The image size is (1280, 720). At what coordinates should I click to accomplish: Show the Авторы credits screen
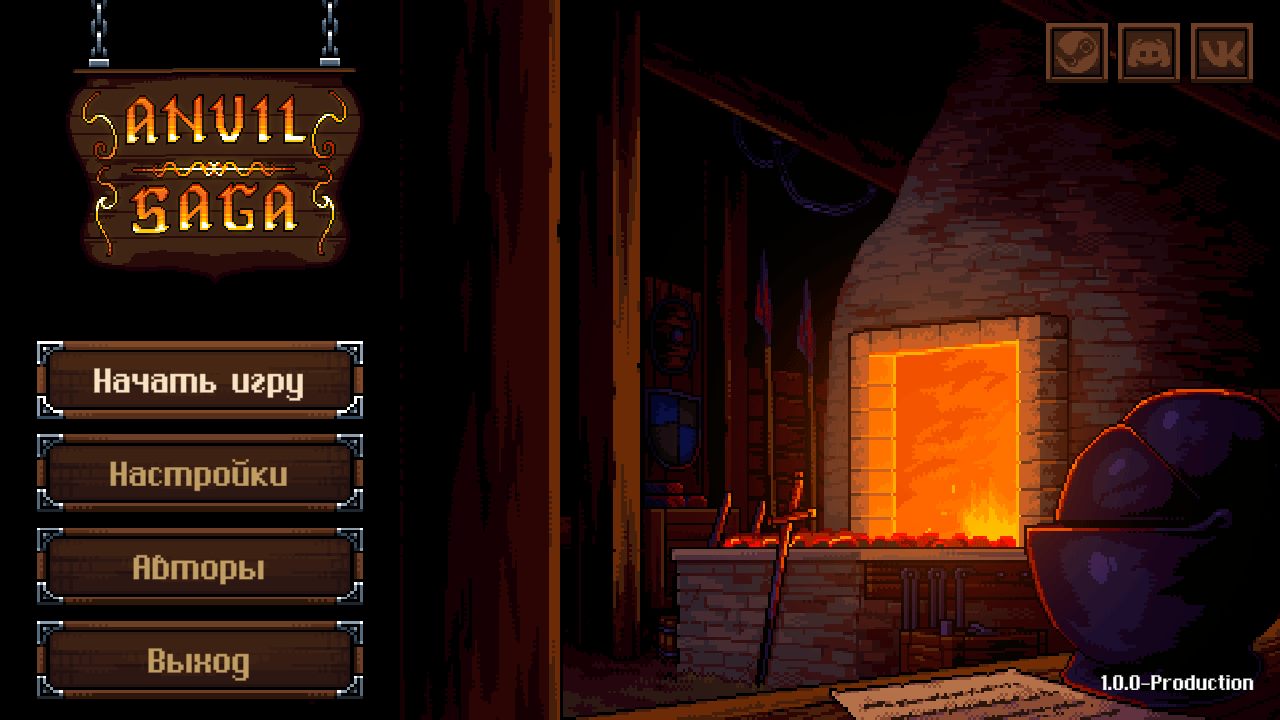point(199,568)
